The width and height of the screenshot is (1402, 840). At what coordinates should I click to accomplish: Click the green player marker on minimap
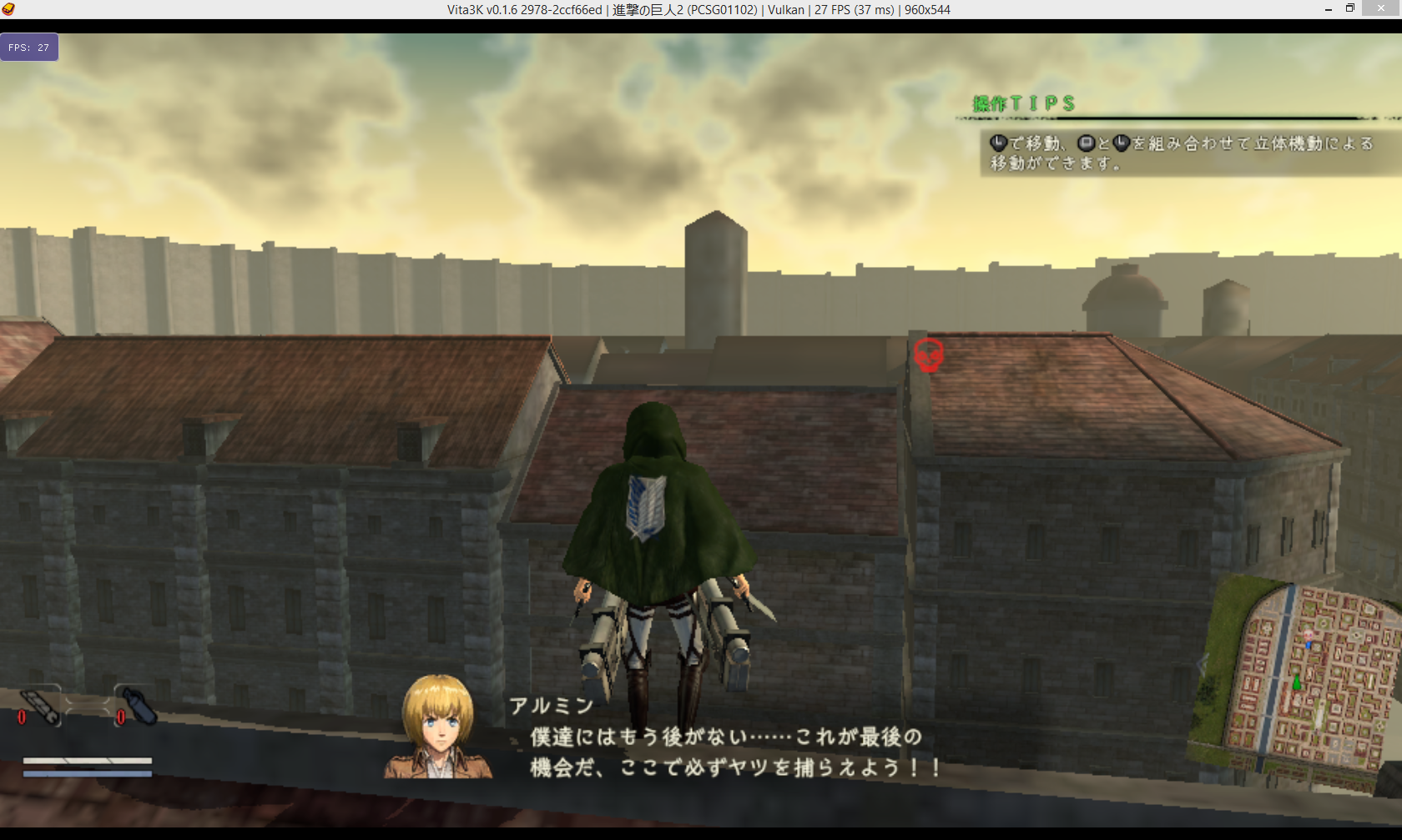coord(1296,682)
